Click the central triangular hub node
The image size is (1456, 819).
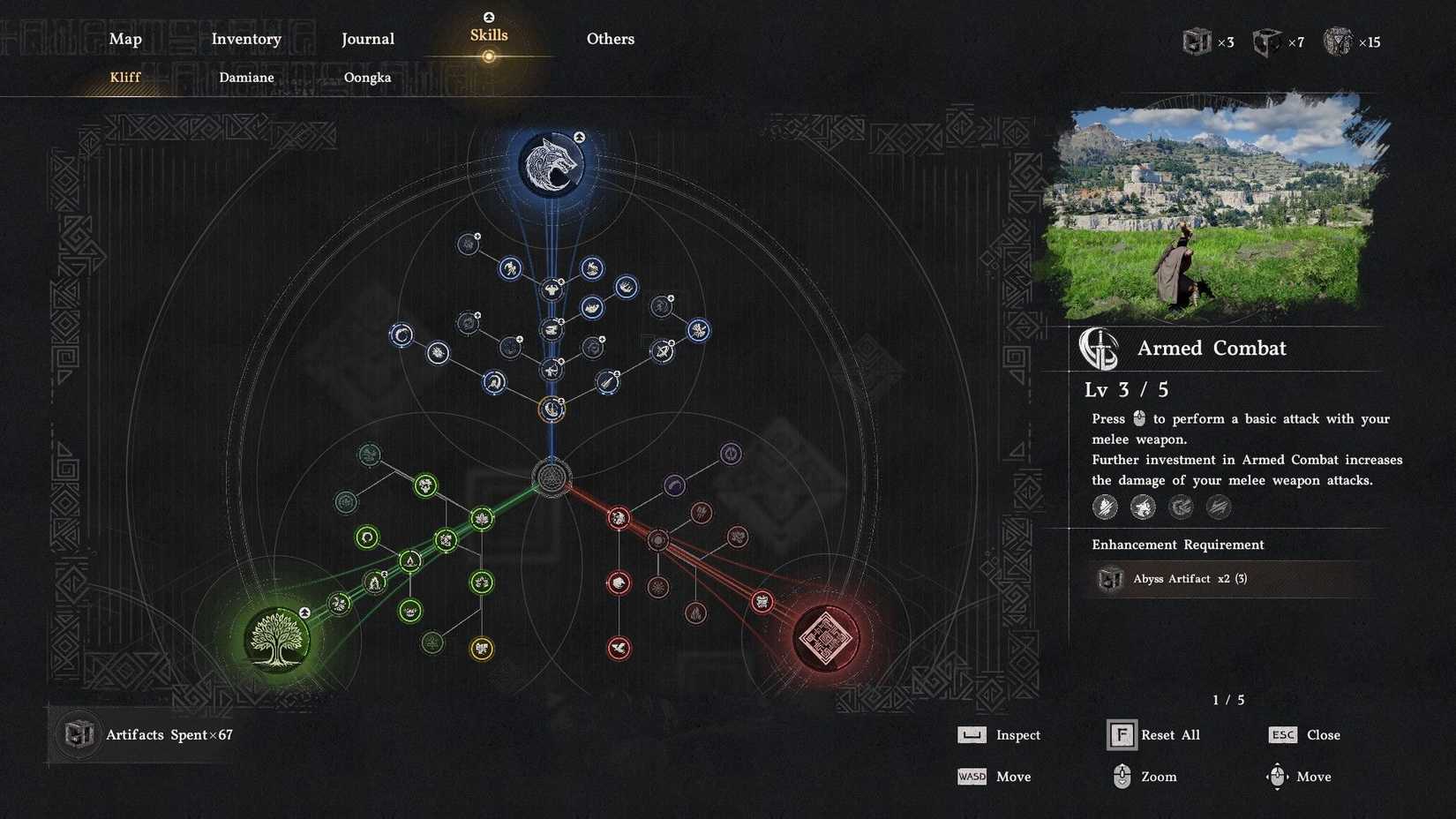pyautogui.click(x=553, y=479)
